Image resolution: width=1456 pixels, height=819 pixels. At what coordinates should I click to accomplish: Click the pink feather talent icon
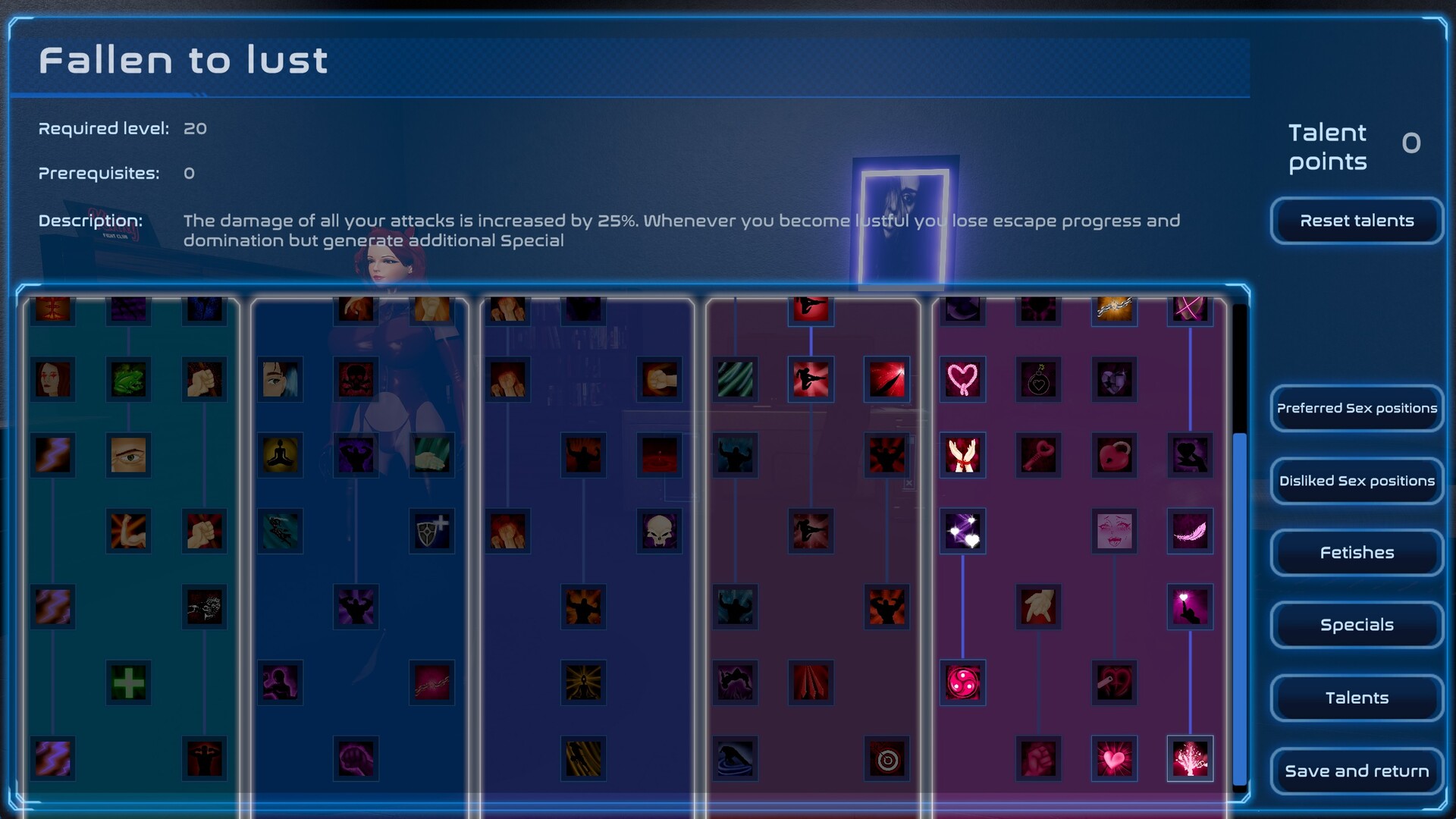point(1190,531)
